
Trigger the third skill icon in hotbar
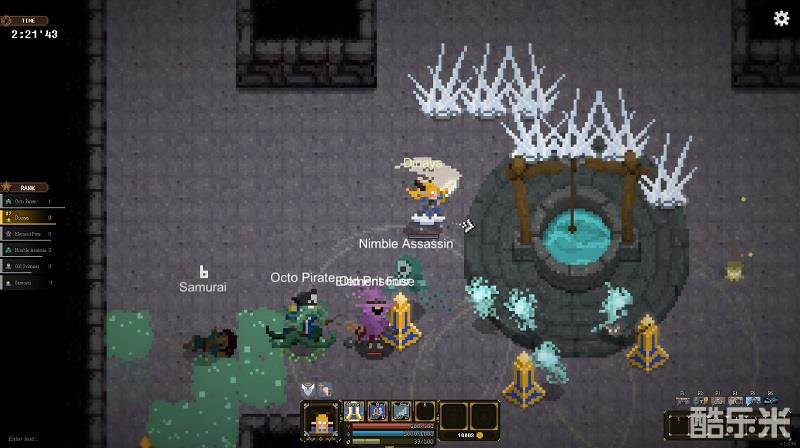point(401,410)
